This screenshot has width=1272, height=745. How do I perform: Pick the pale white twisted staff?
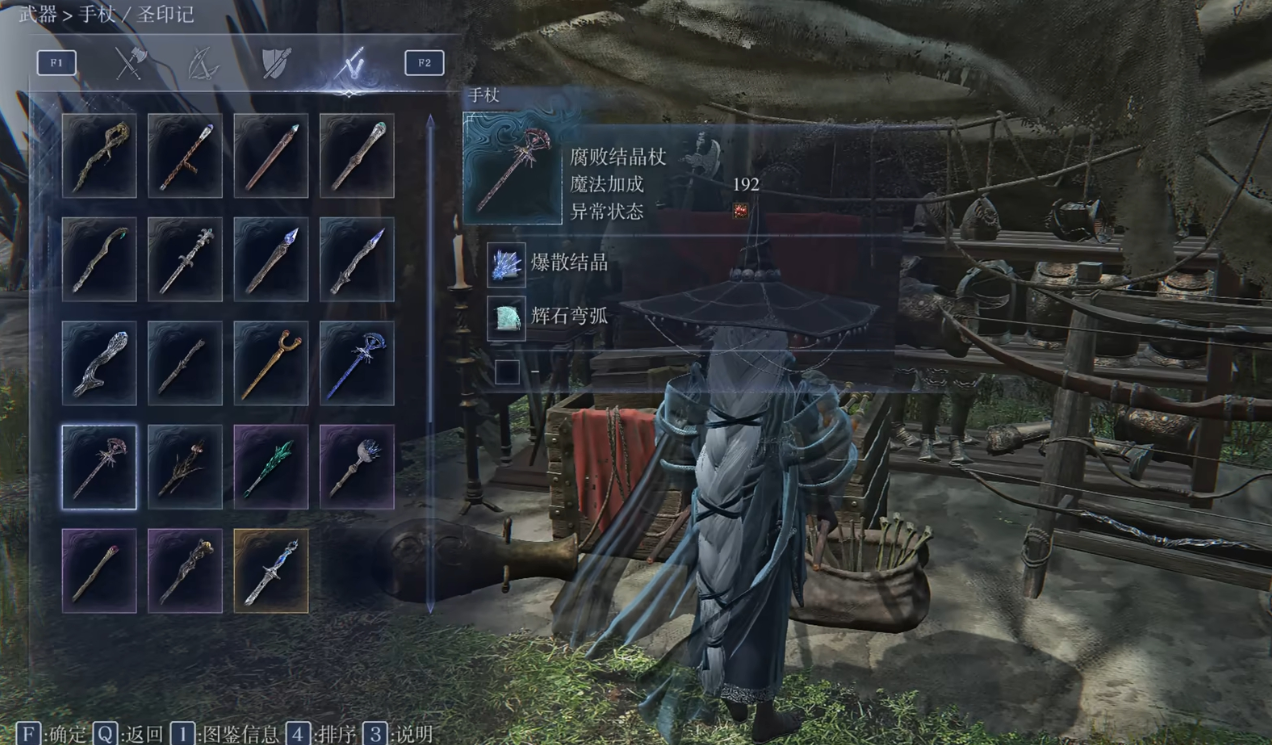99,363
